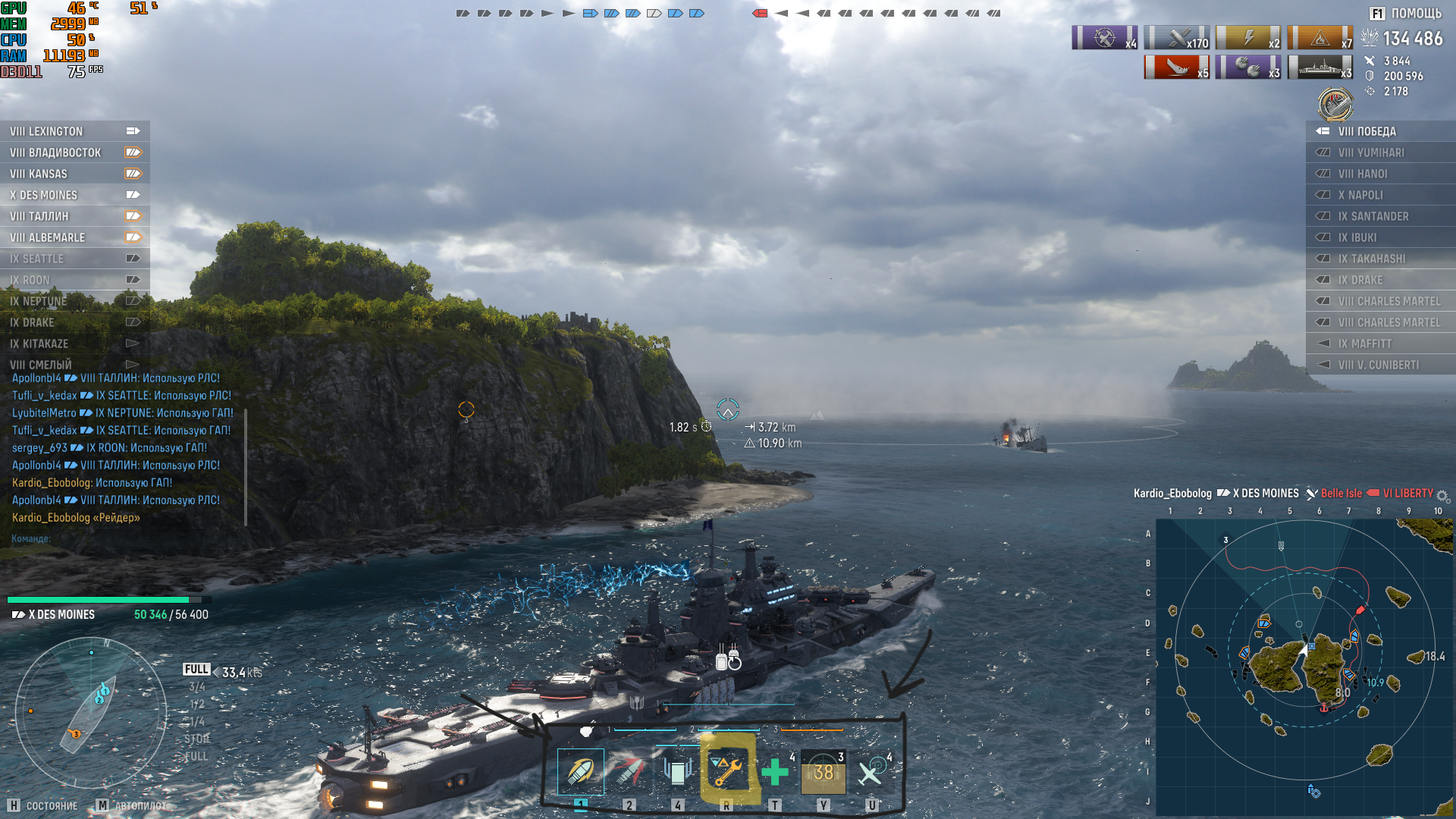This screenshot has width=1456, height=819.
Task: Select X DES MOINES in allied roster
Action: point(74,195)
